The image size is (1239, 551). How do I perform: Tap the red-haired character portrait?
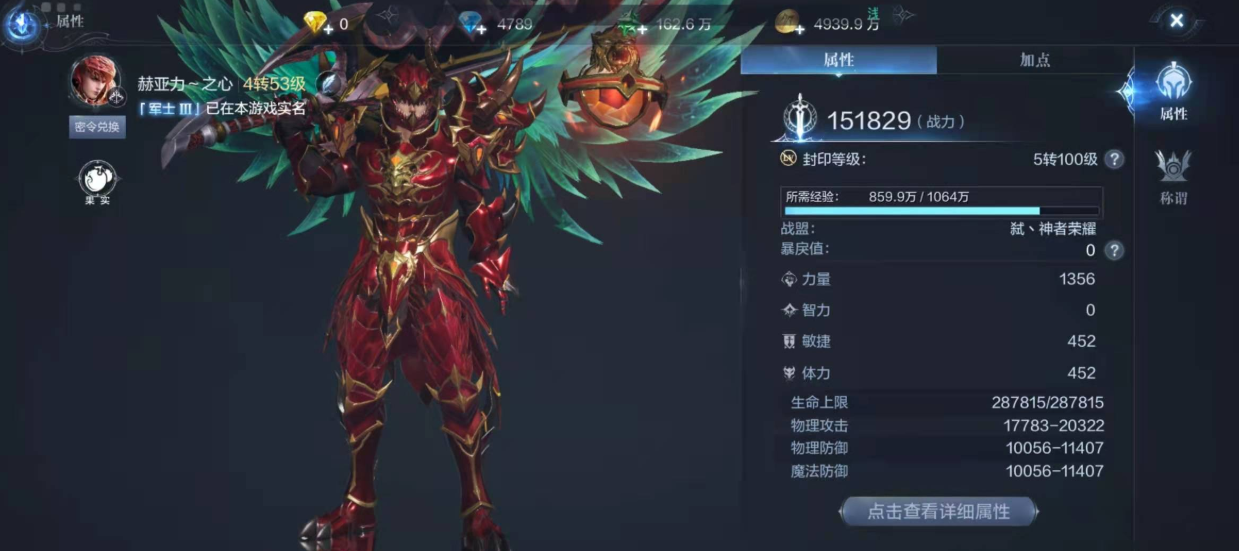(96, 82)
